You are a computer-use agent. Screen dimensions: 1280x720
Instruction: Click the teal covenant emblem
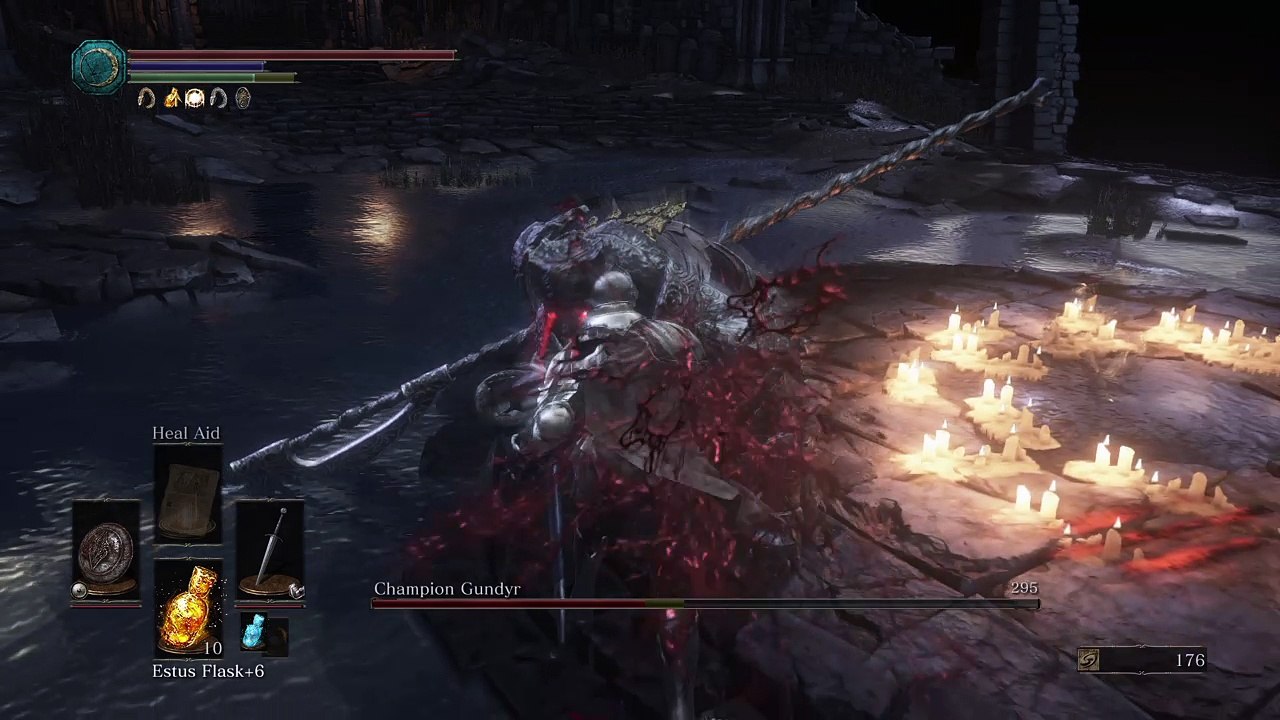(98, 66)
